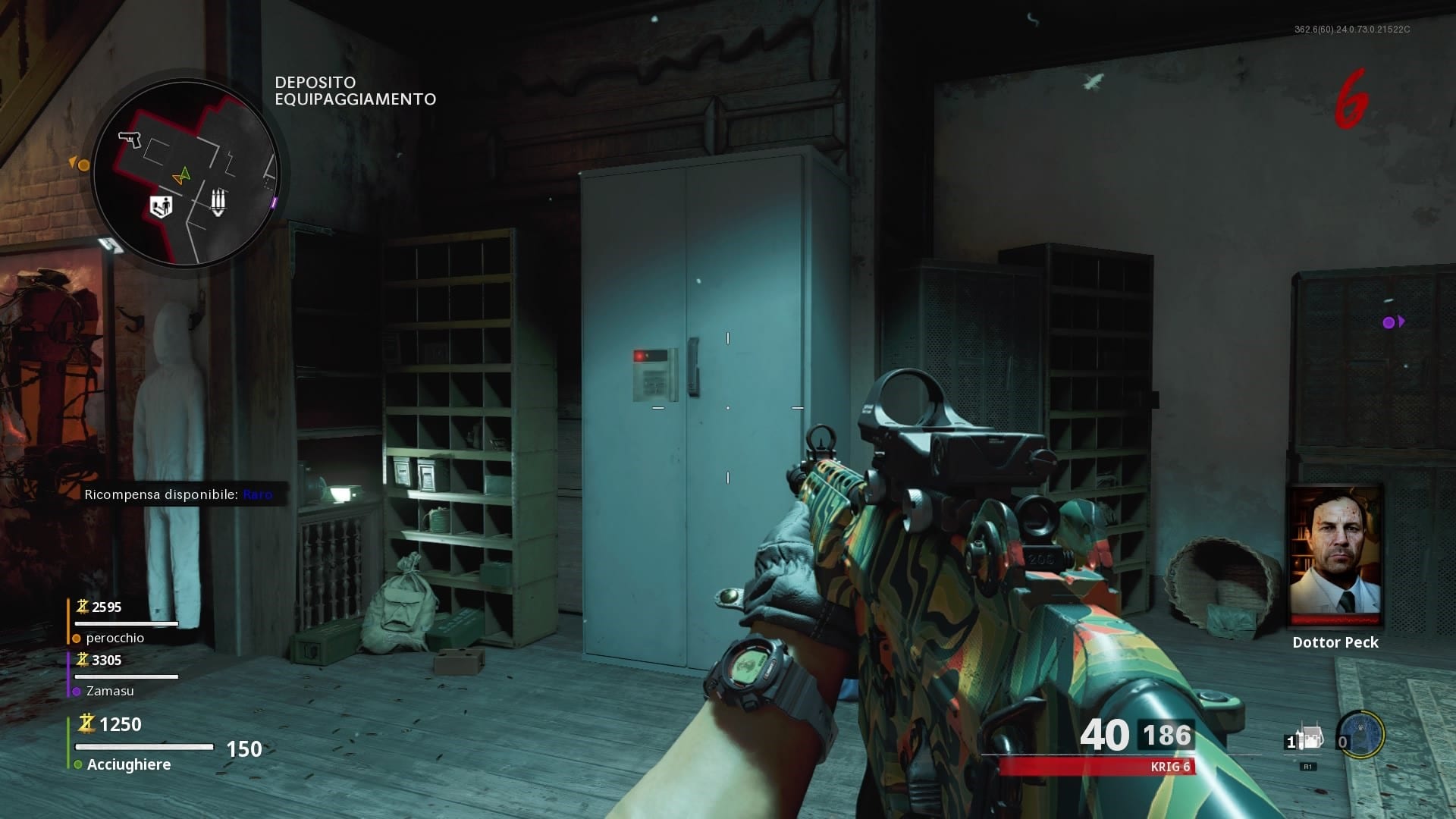Image resolution: width=1456 pixels, height=819 pixels.
Task: Select teammate perocchio in the squad list
Action: pyautogui.click(x=115, y=638)
